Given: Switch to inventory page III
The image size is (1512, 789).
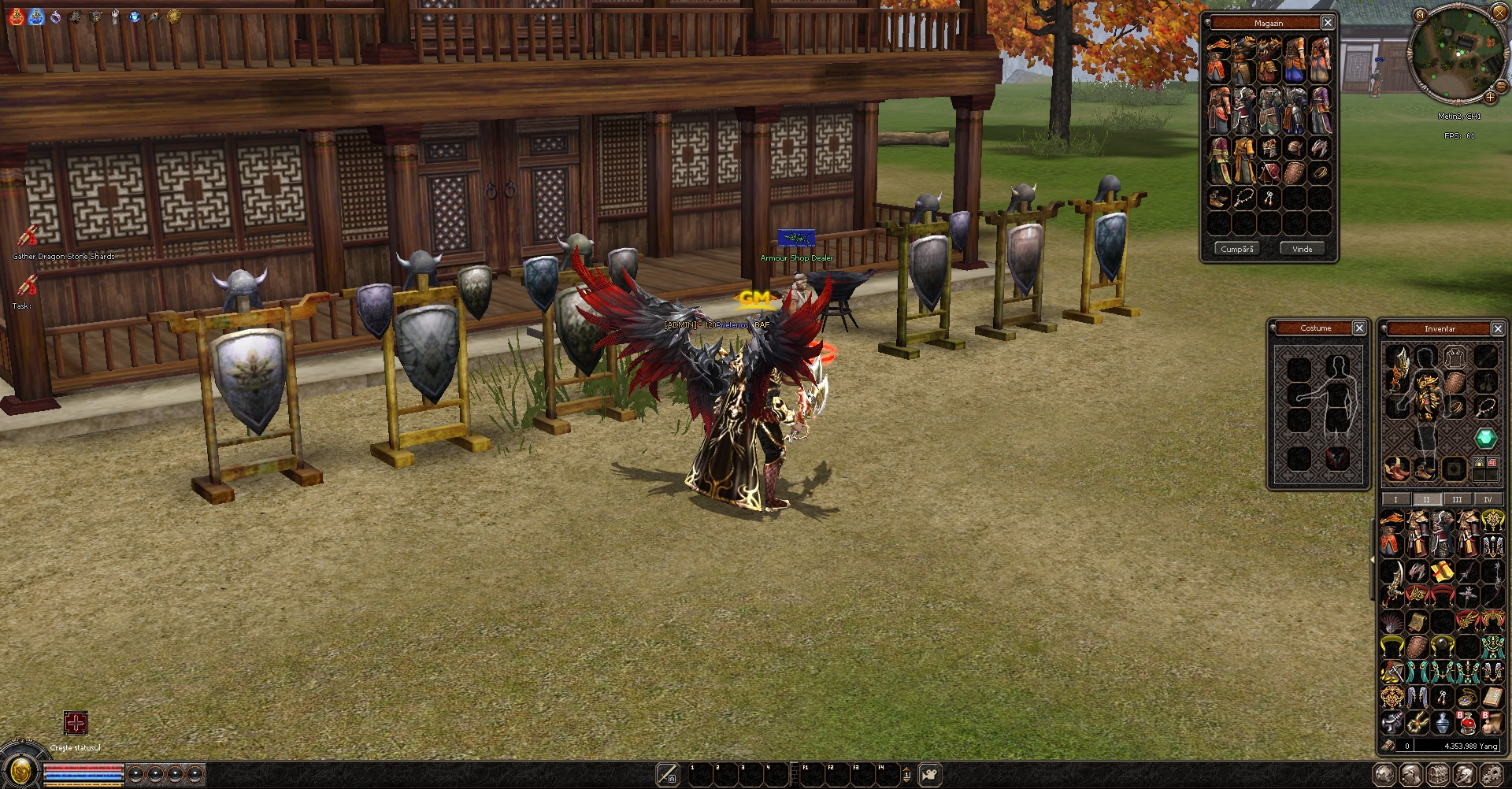Looking at the screenshot, I should (1457, 499).
